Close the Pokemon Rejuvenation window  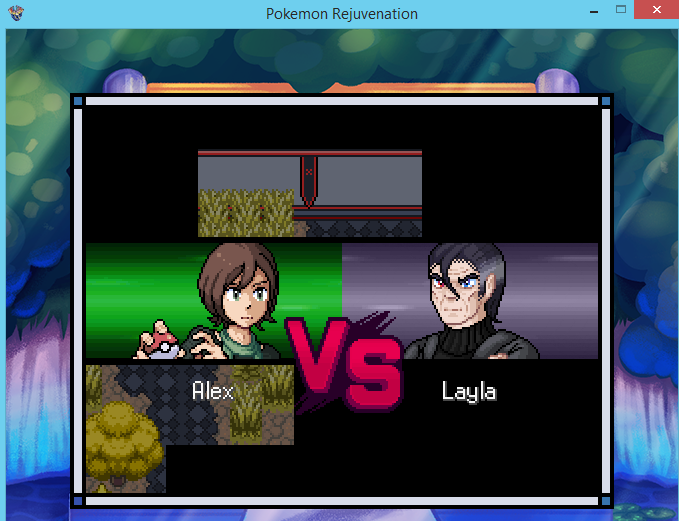point(653,10)
